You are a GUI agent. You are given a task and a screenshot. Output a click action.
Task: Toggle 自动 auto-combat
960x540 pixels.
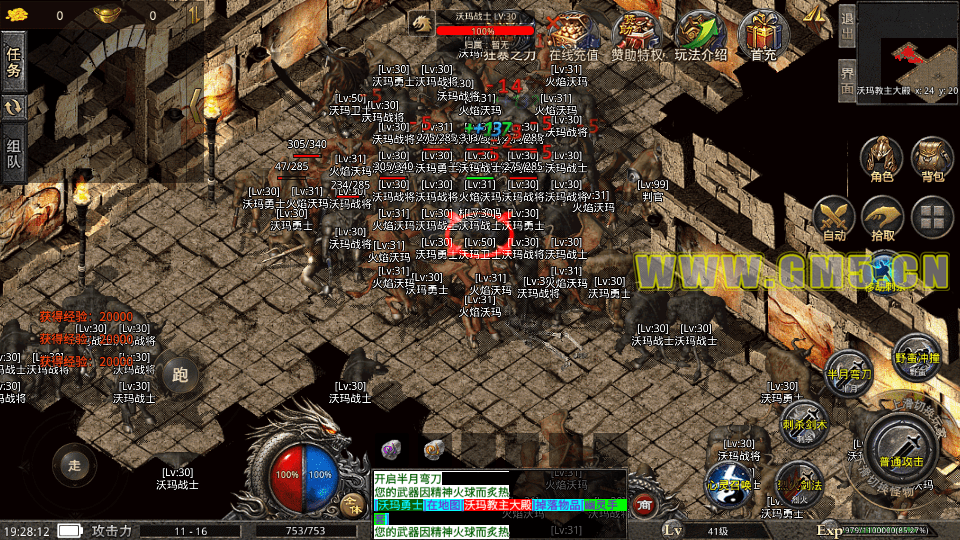[833, 219]
